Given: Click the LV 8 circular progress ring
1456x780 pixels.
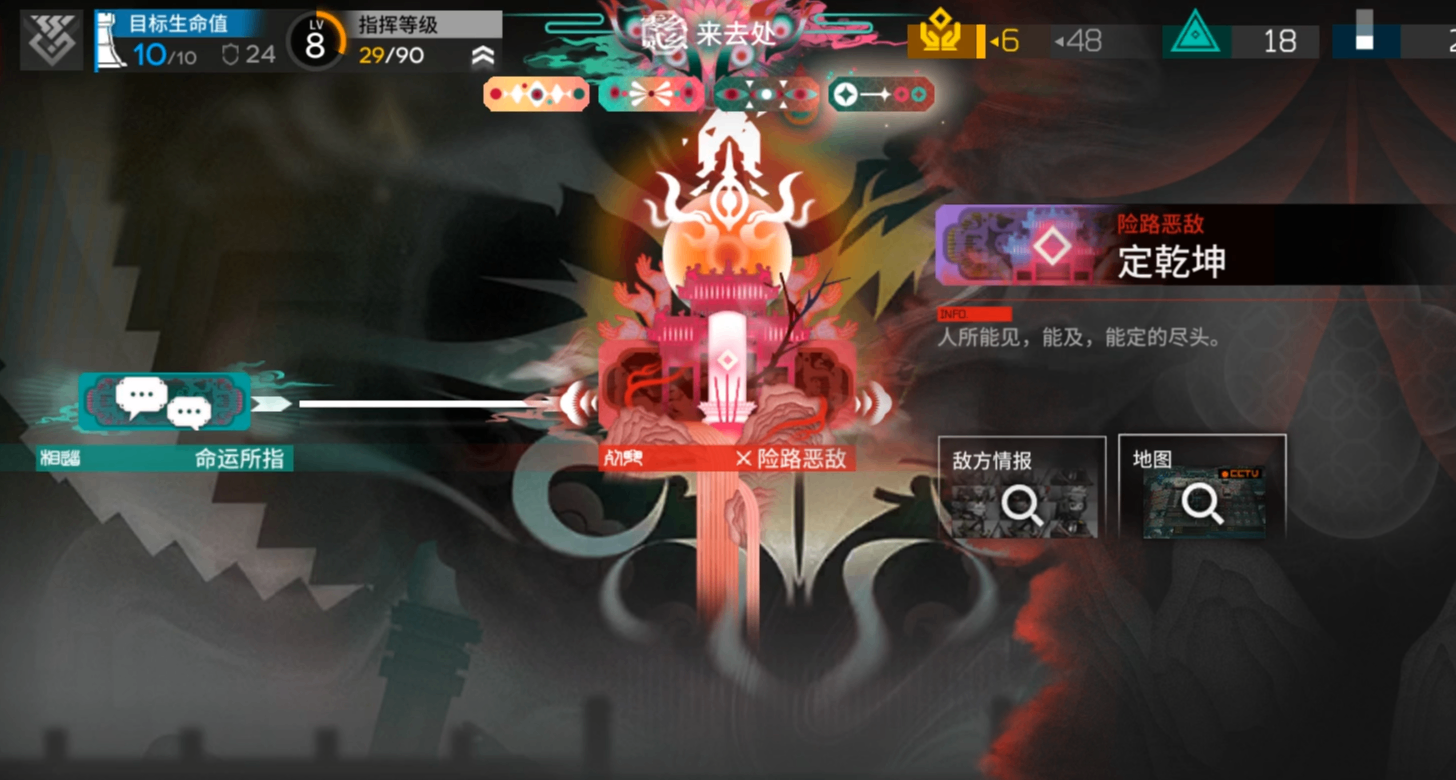Looking at the screenshot, I should point(314,37).
